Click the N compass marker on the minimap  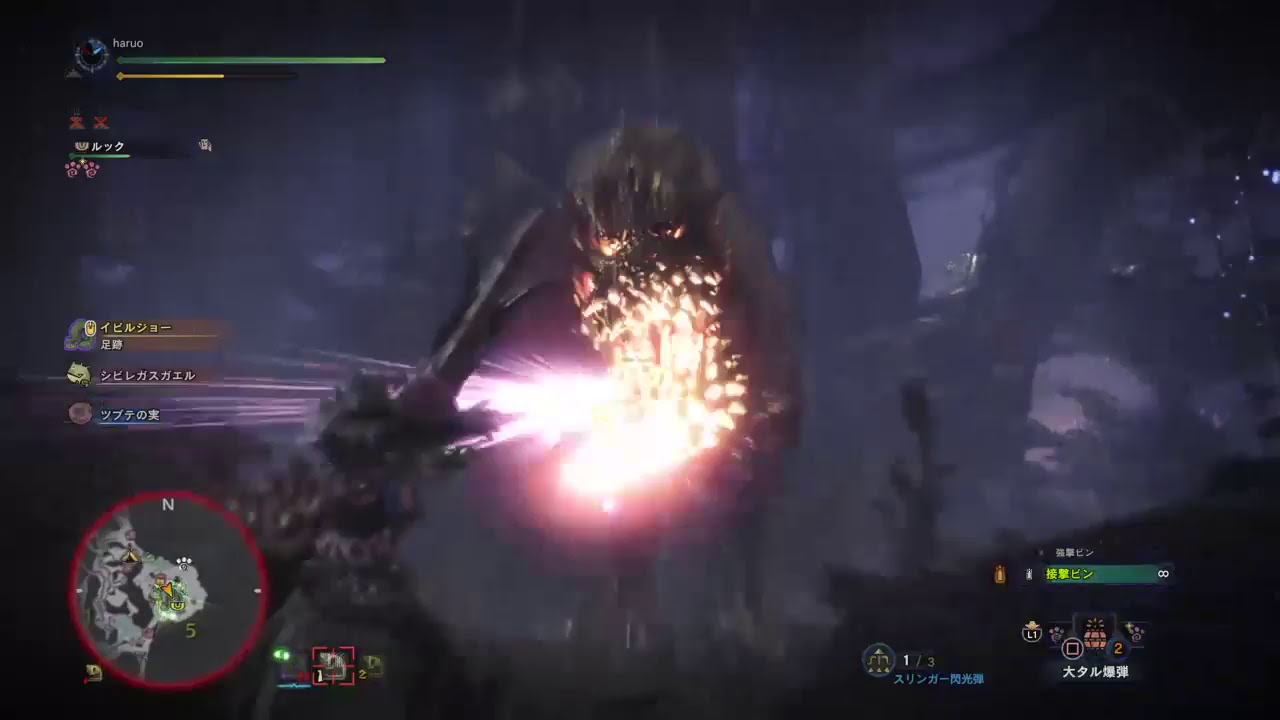(168, 505)
